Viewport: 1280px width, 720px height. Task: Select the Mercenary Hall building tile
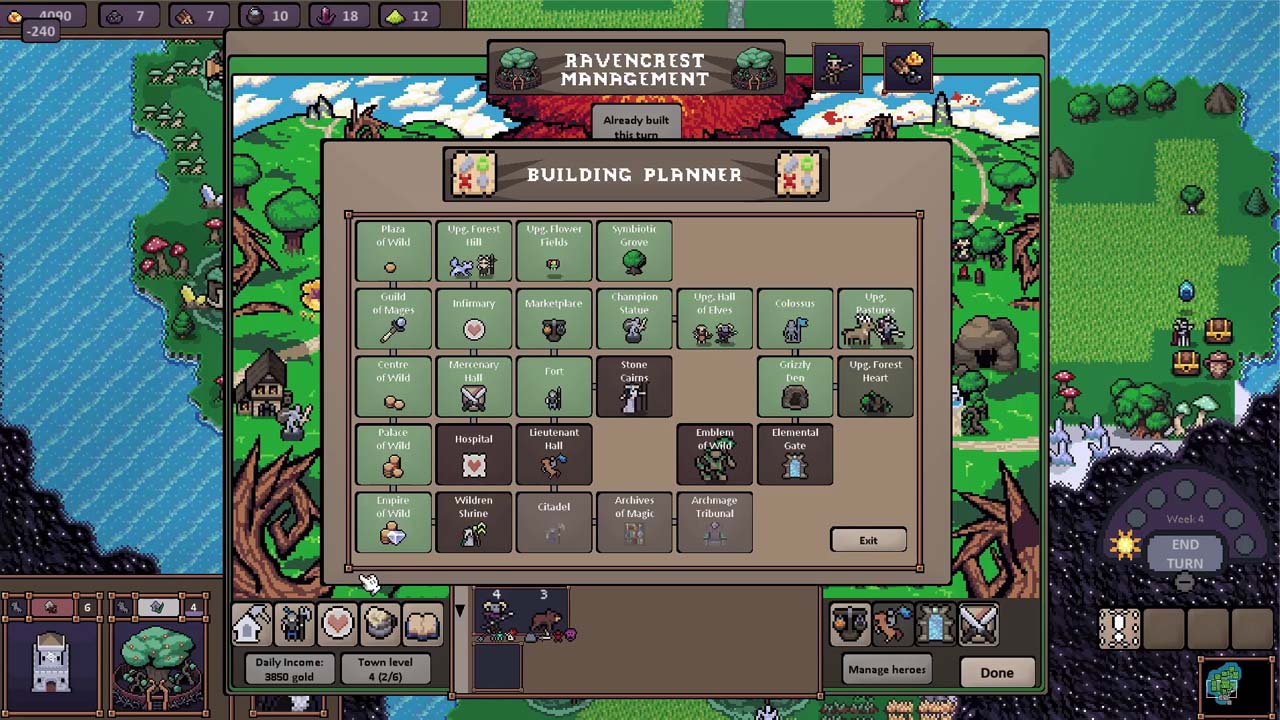click(473, 387)
